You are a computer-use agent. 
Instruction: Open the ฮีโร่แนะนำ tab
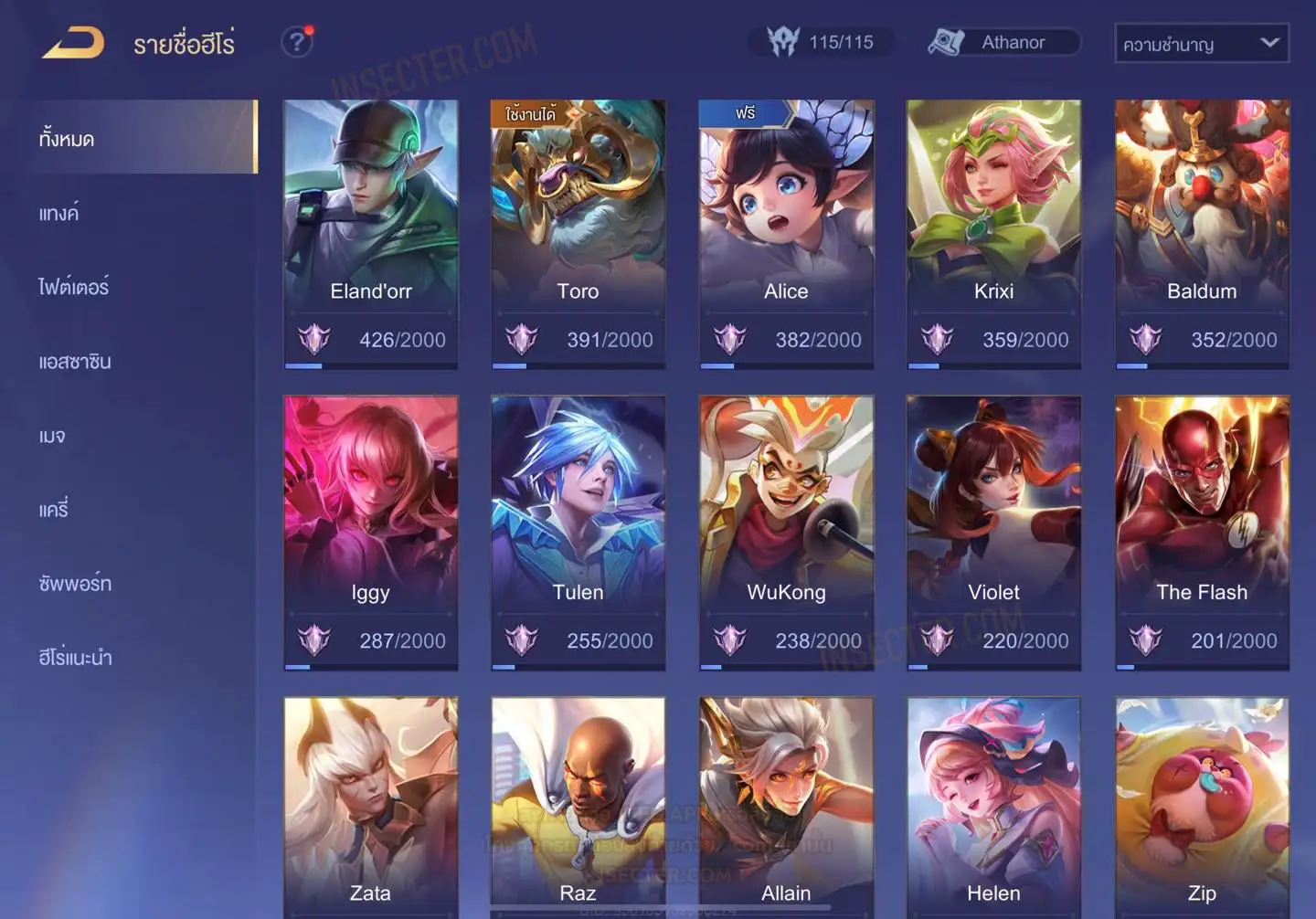(x=75, y=657)
